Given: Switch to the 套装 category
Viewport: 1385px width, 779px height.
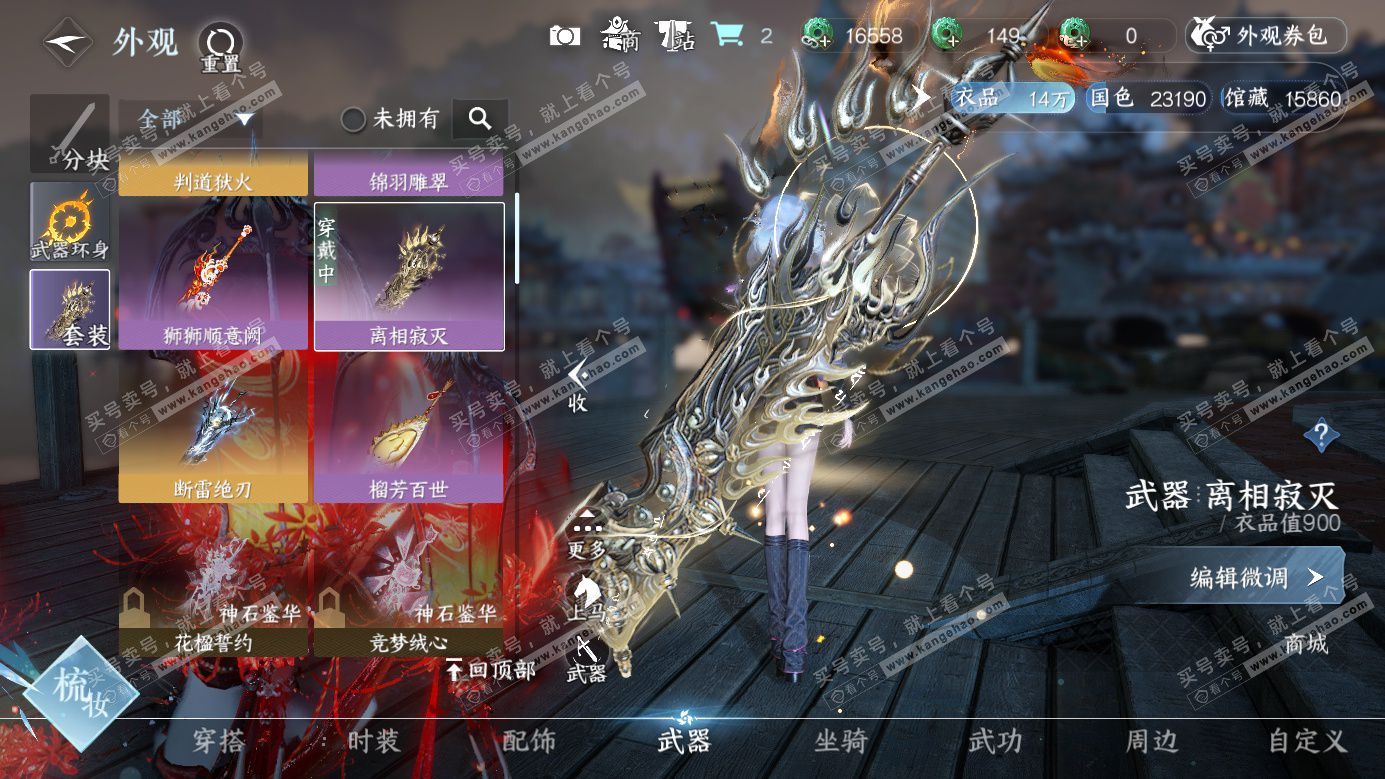Looking at the screenshot, I should click(x=69, y=309).
